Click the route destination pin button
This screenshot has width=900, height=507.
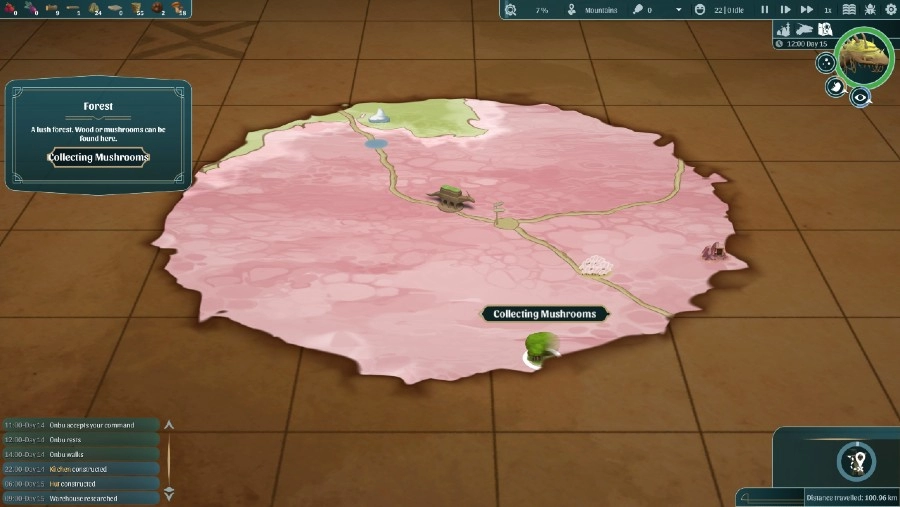point(856,461)
